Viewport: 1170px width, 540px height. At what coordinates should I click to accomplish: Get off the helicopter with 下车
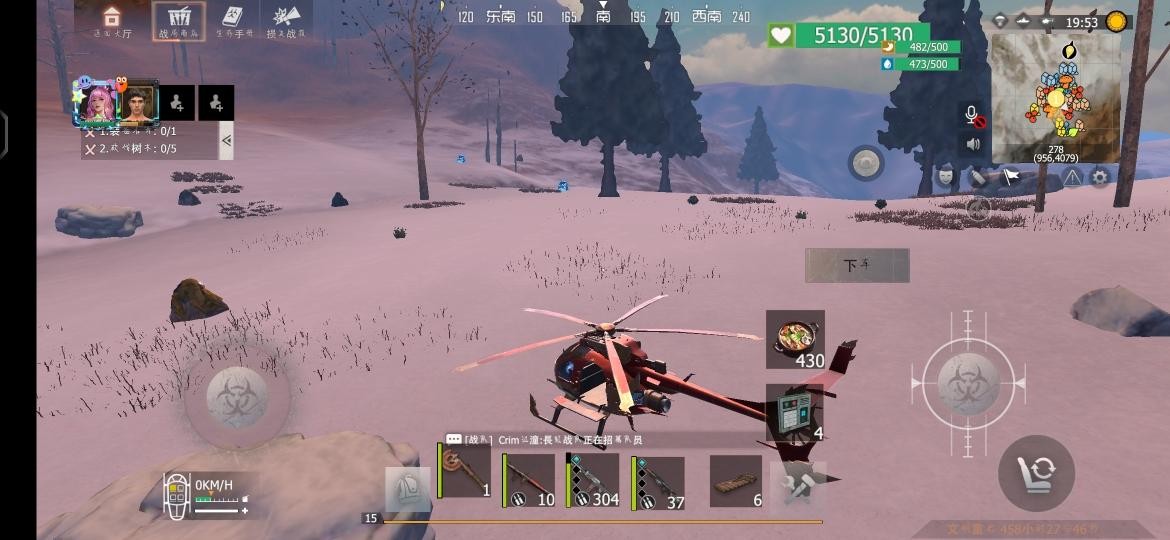[x=857, y=265]
